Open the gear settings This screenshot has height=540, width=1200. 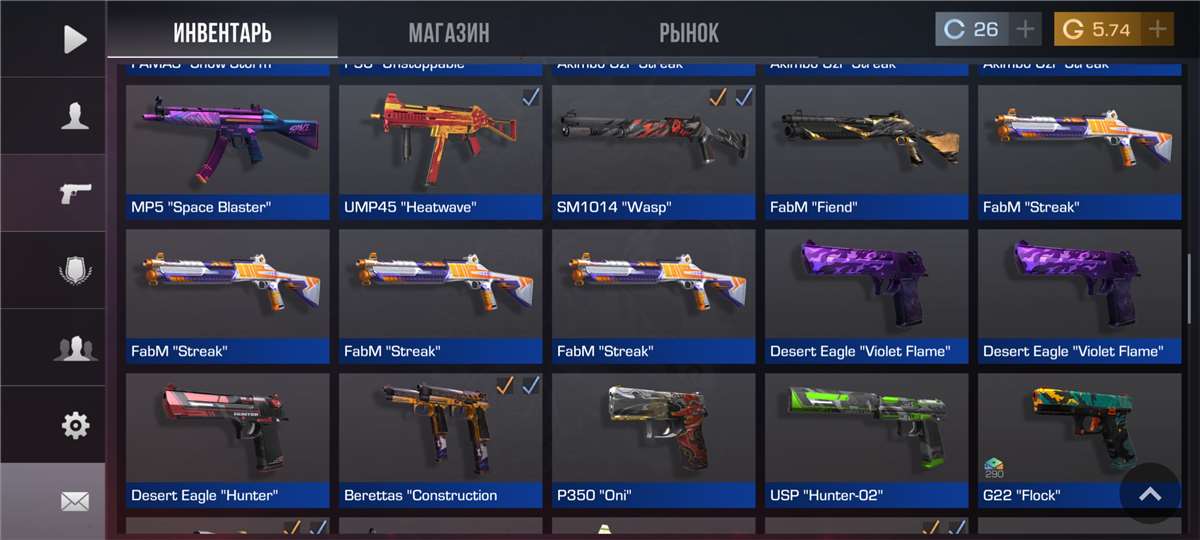[75, 425]
